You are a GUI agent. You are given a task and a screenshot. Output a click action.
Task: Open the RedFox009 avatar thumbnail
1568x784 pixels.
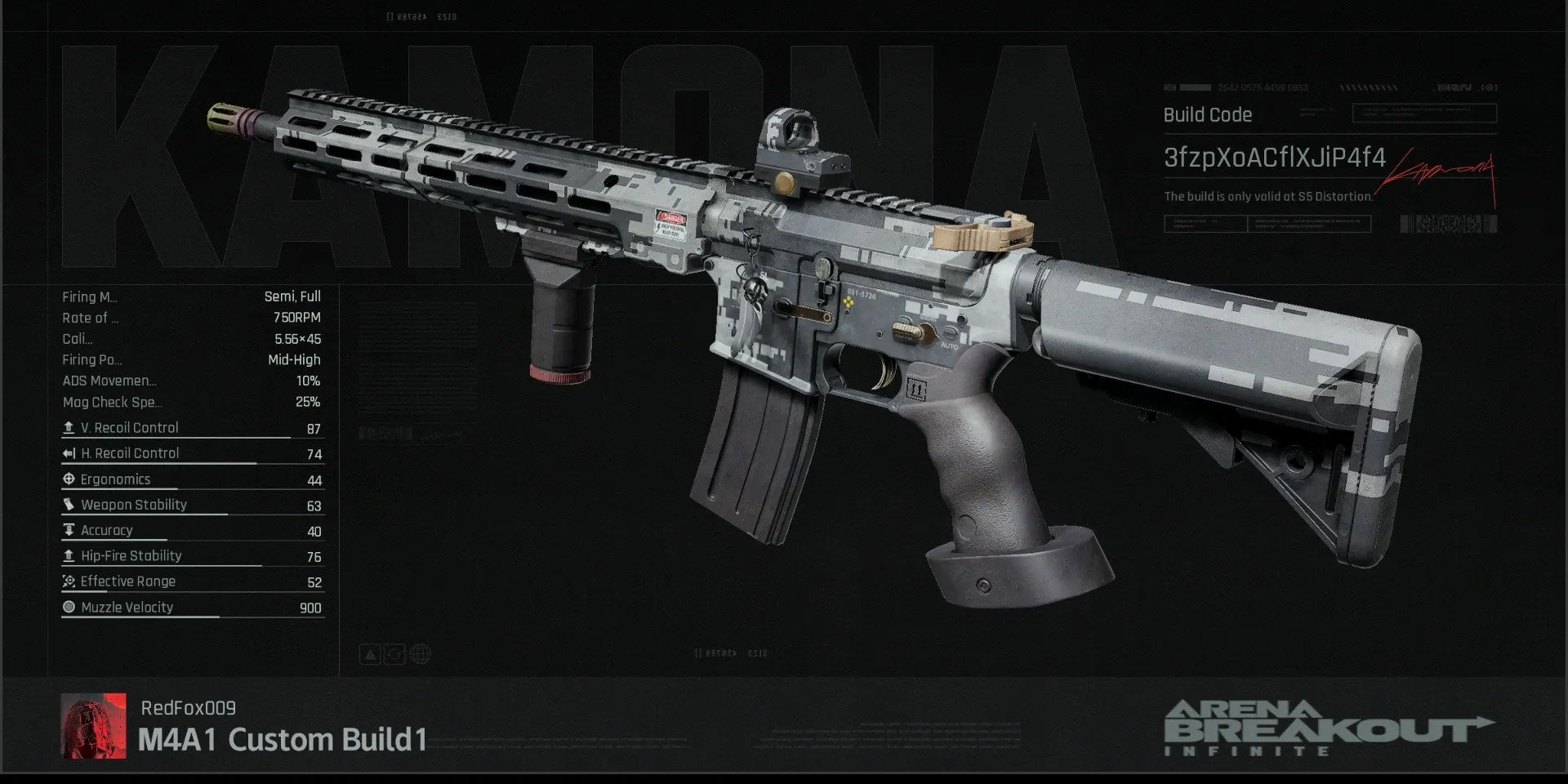(x=94, y=726)
